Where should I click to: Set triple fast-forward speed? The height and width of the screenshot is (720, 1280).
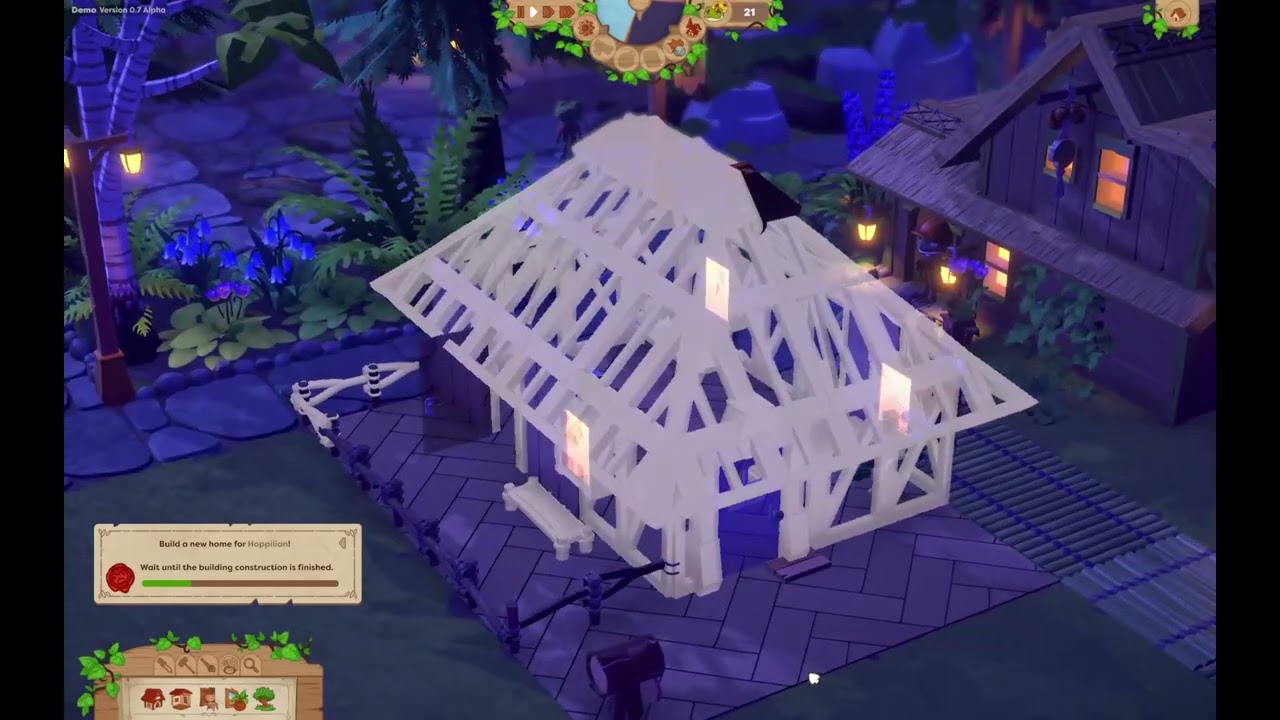pos(567,12)
